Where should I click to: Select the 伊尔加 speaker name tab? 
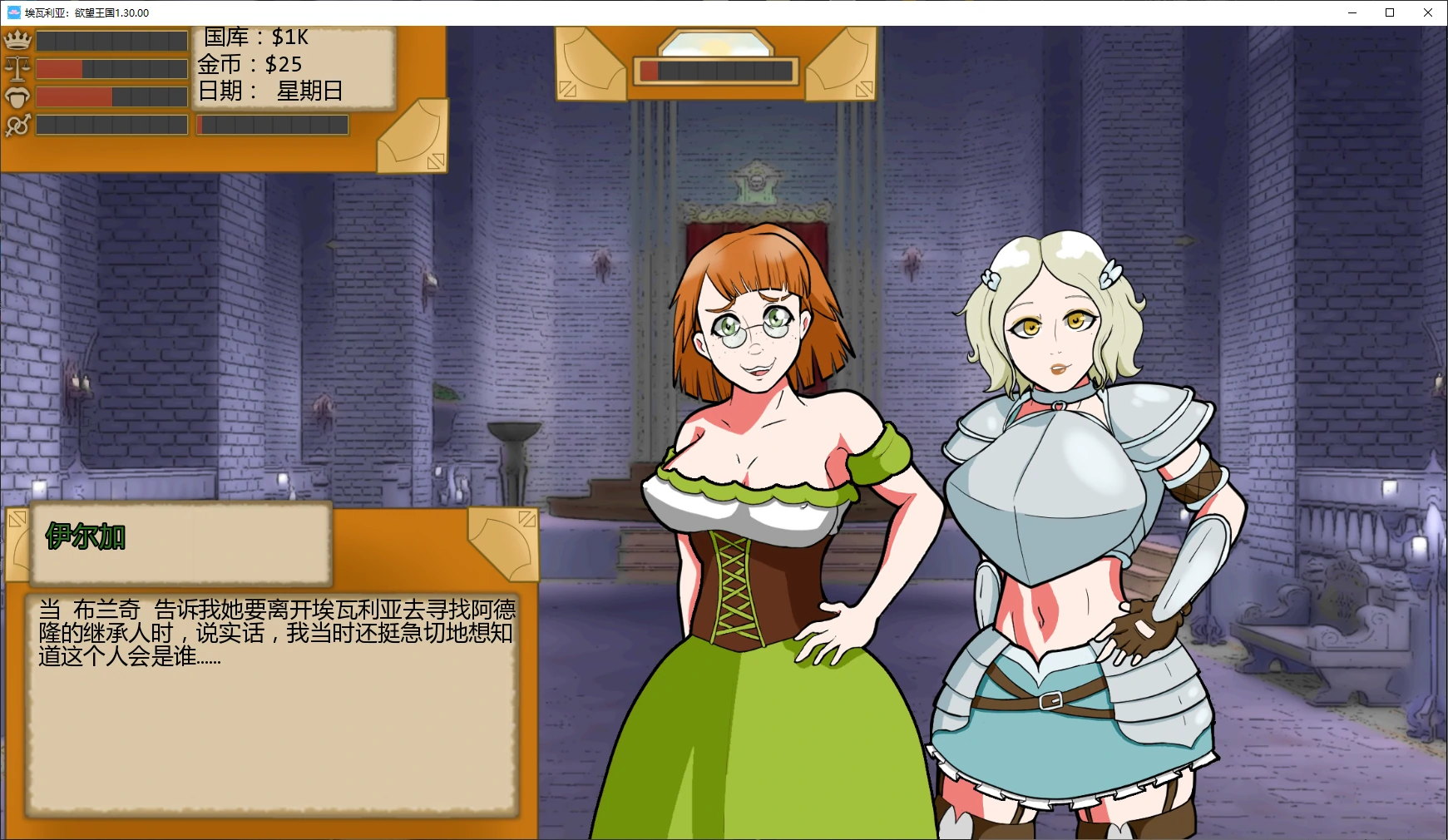click(85, 537)
